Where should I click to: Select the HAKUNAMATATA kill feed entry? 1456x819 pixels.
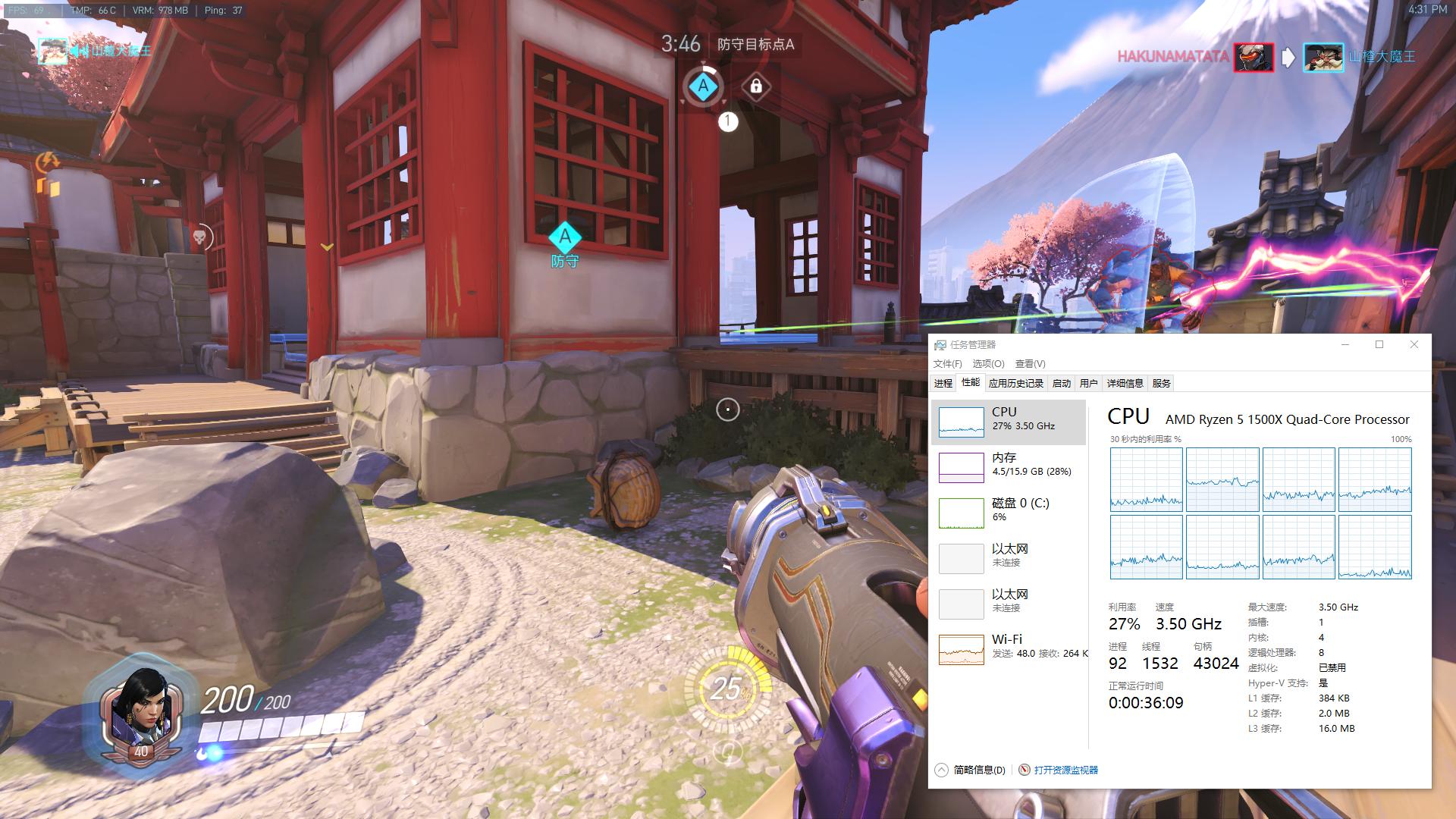pyautogui.click(x=1172, y=57)
